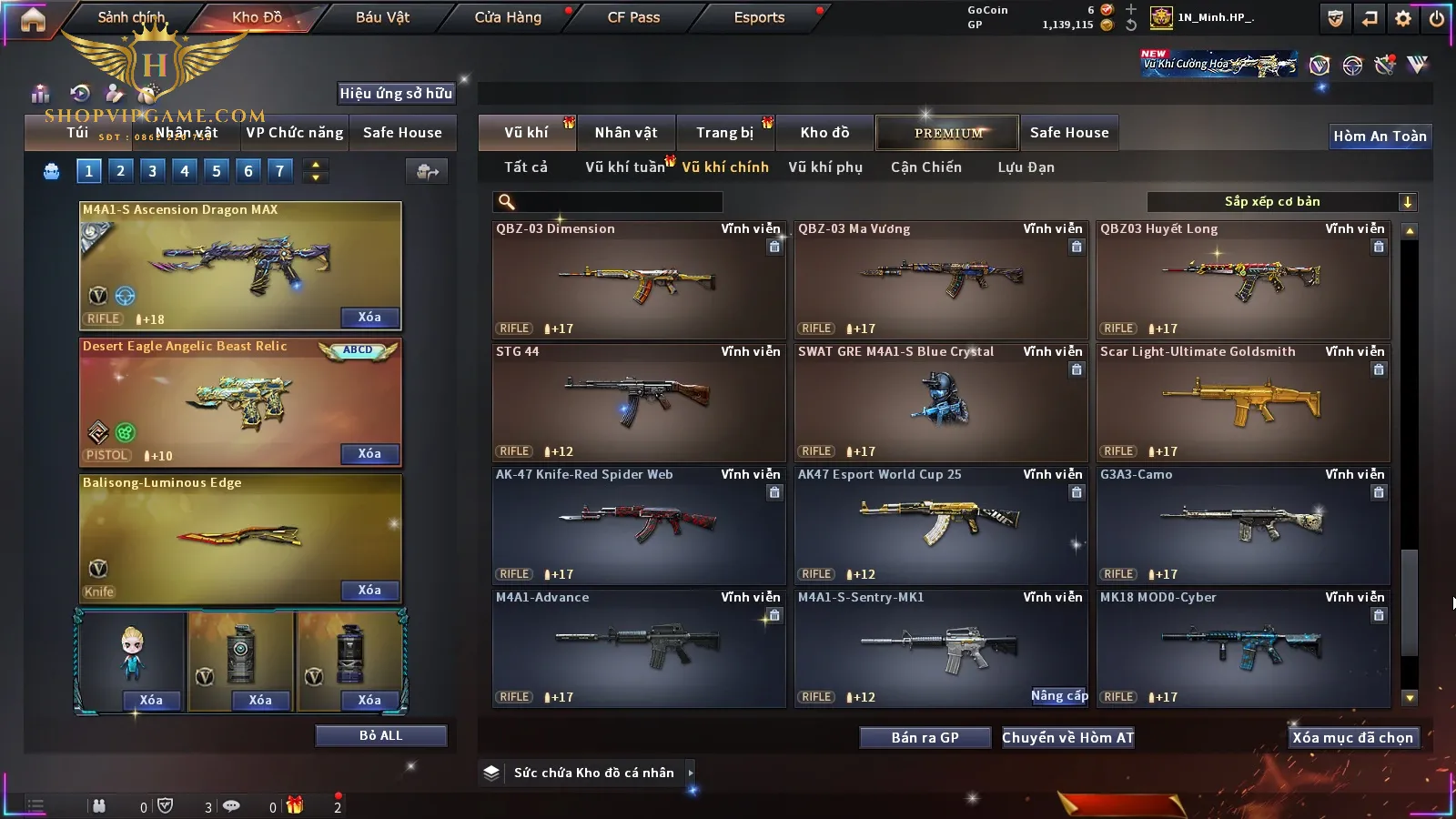This screenshot has height=819, width=1456.
Task: Remove the Desert Eagle Angelic Beast Relic
Action: [x=369, y=454]
